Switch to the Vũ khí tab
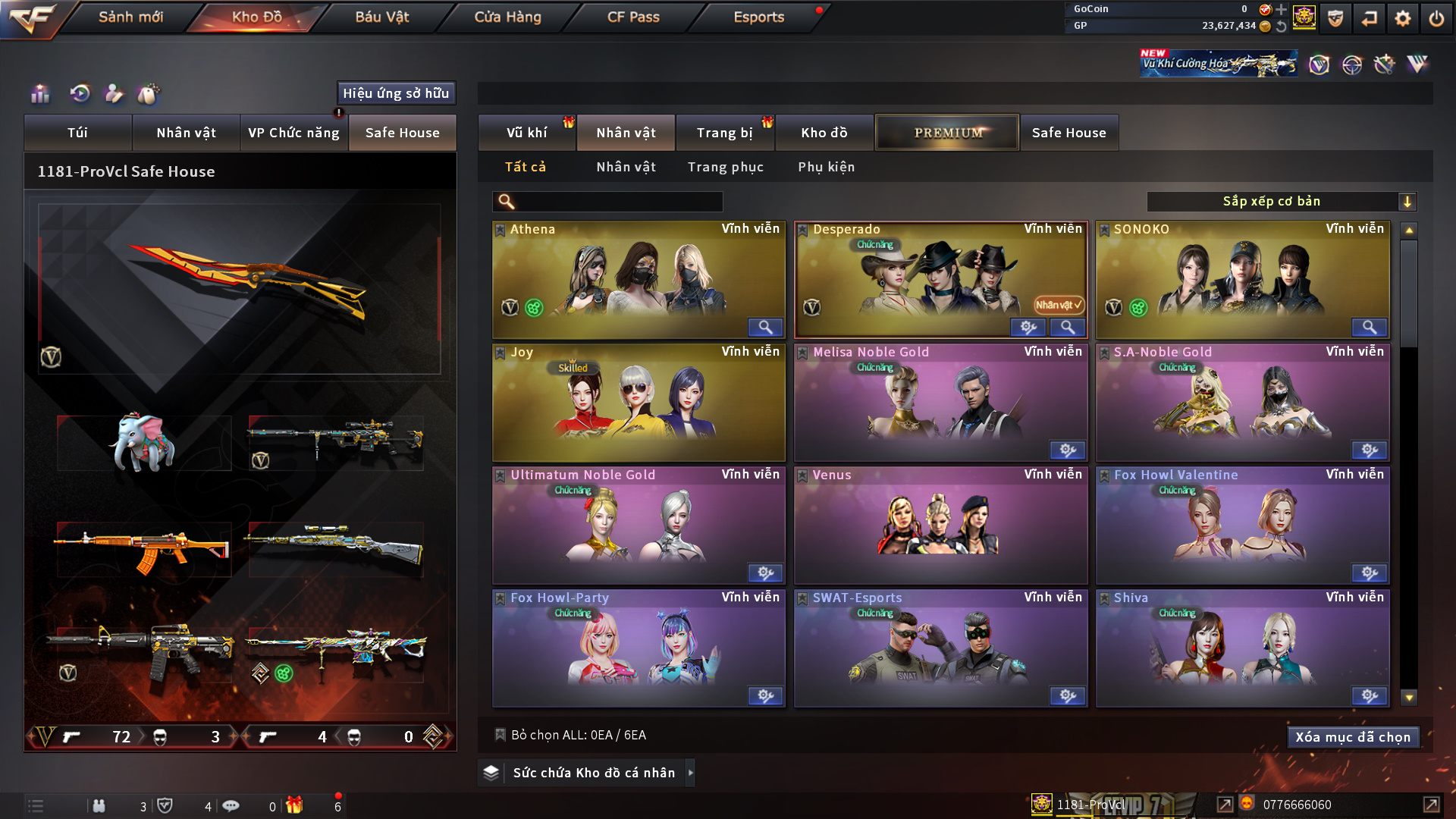The height and width of the screenshot is (819, 1456). 526,133
